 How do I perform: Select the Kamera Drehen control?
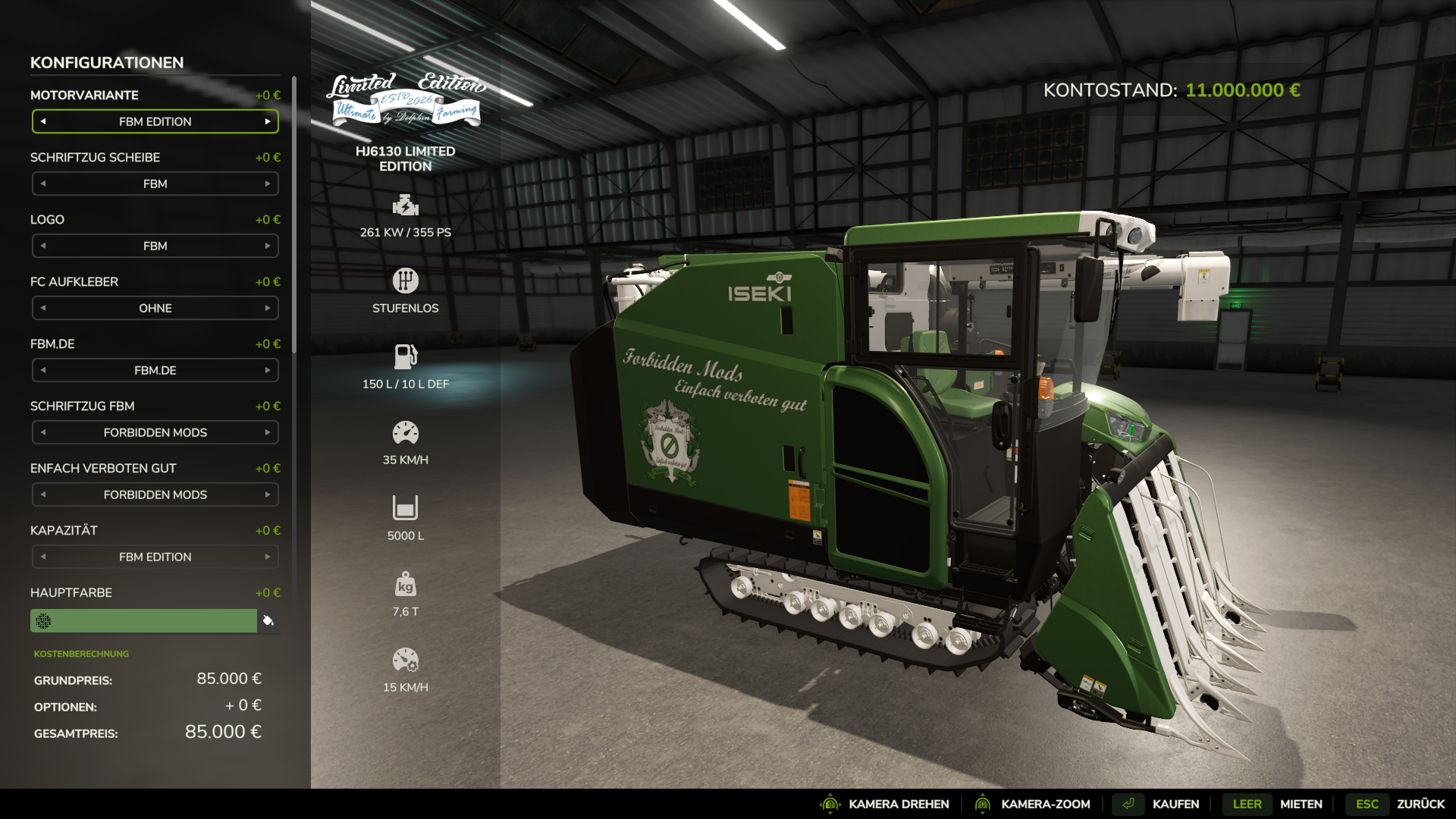(x=898, y=804)
